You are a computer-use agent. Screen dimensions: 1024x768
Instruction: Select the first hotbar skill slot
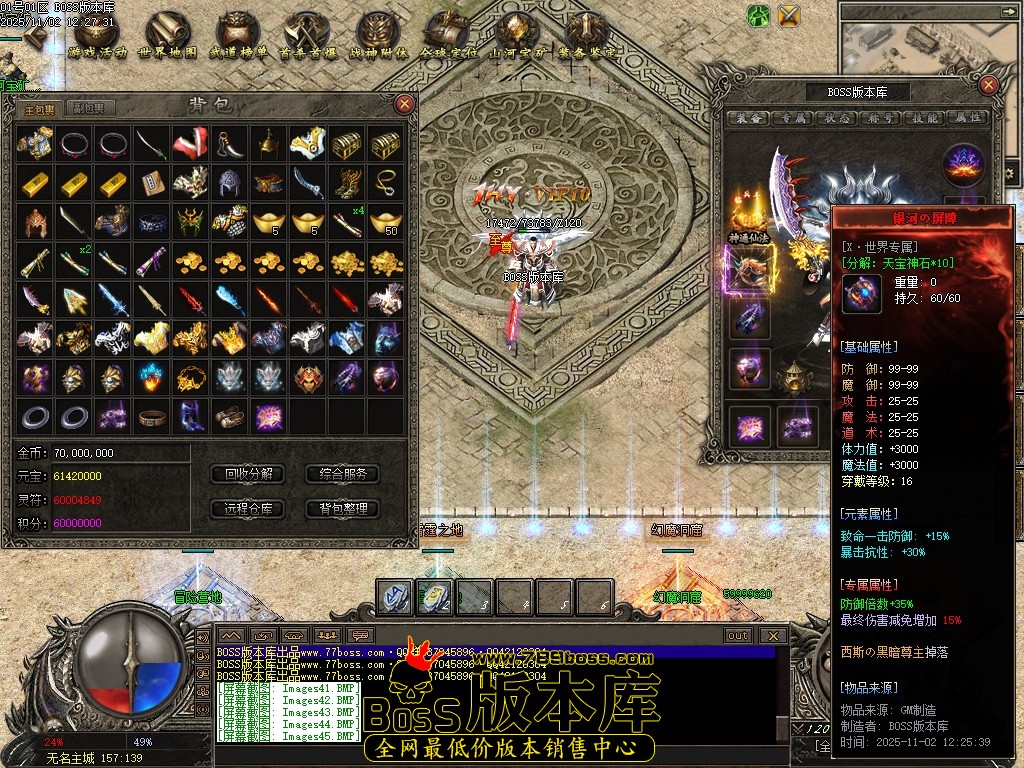pos(395,596)
